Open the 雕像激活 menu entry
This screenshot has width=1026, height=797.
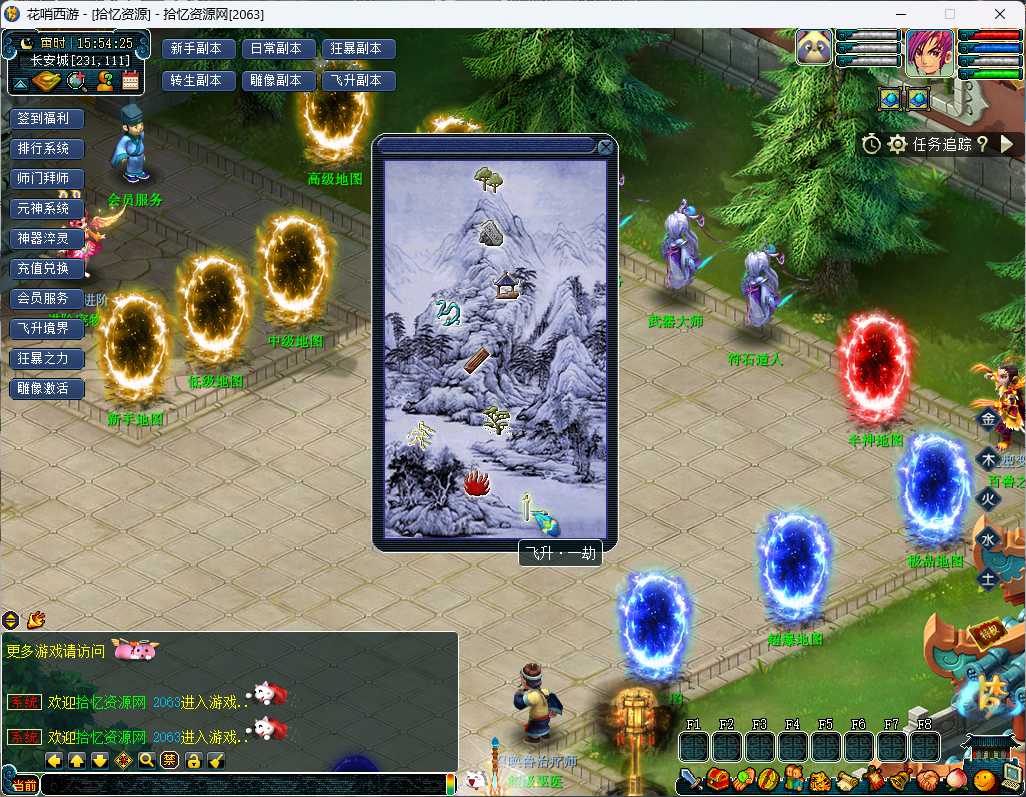tap(46, 388)
